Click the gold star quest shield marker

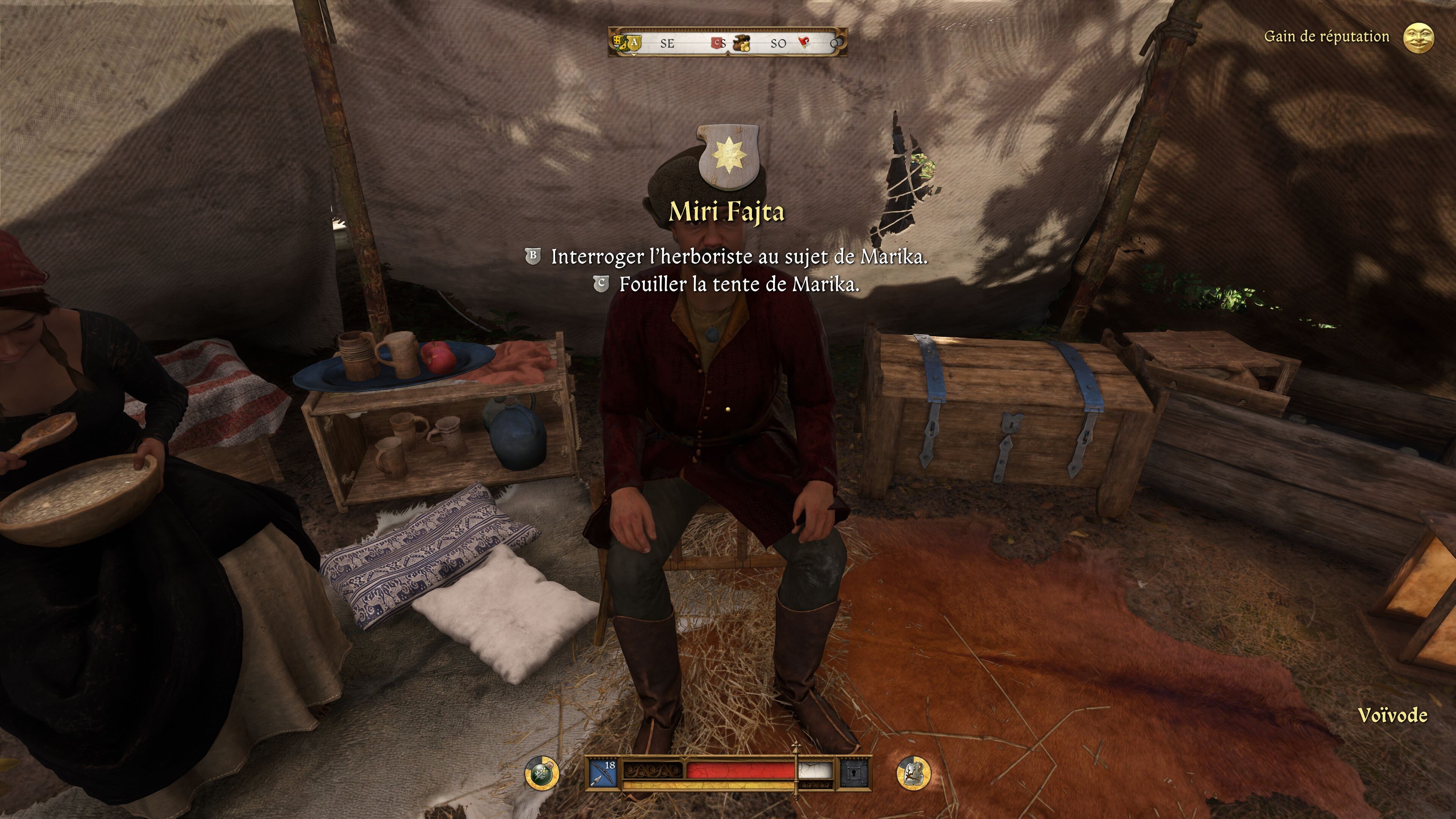coord(728,156)
